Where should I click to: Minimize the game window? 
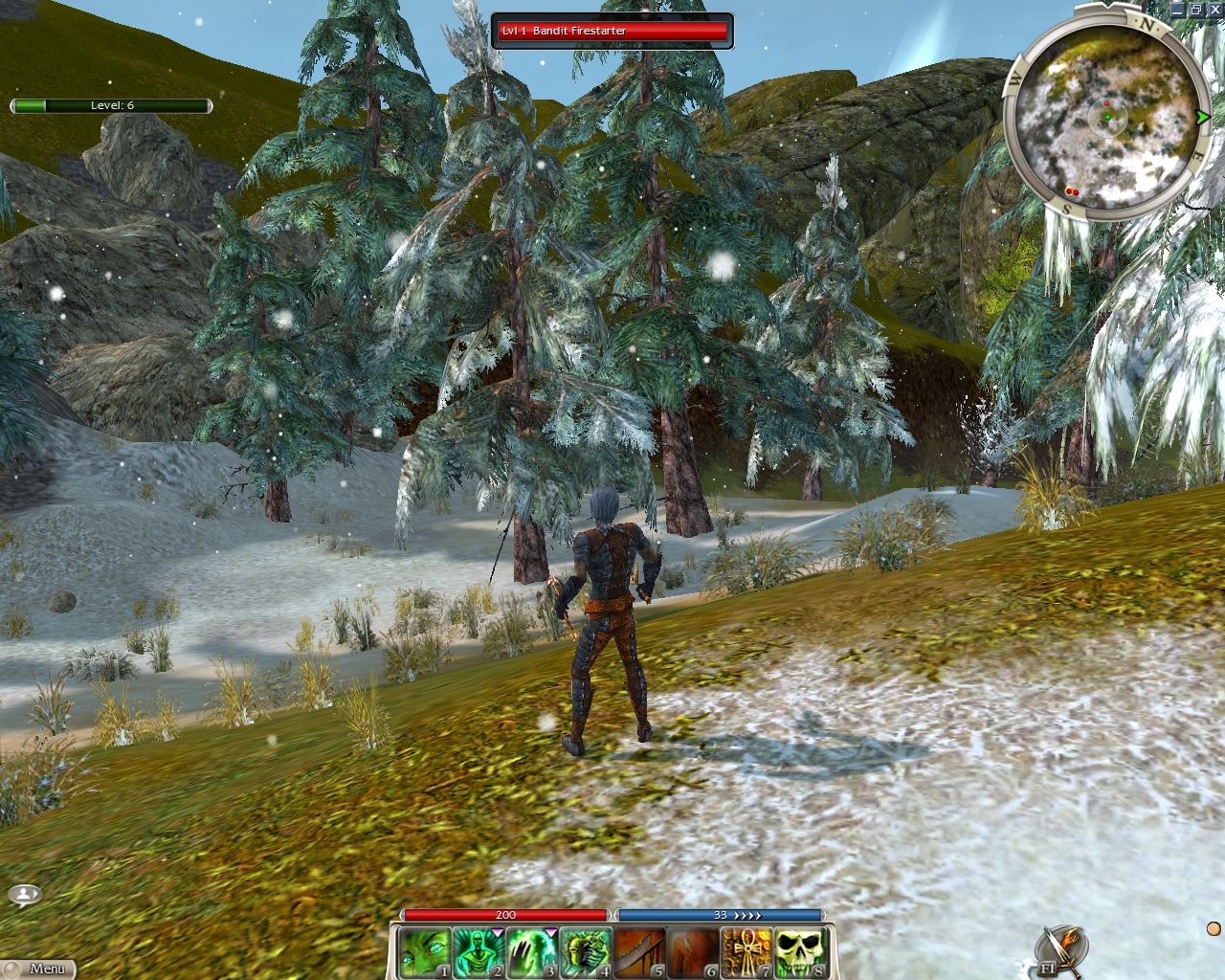(1178, 10)
